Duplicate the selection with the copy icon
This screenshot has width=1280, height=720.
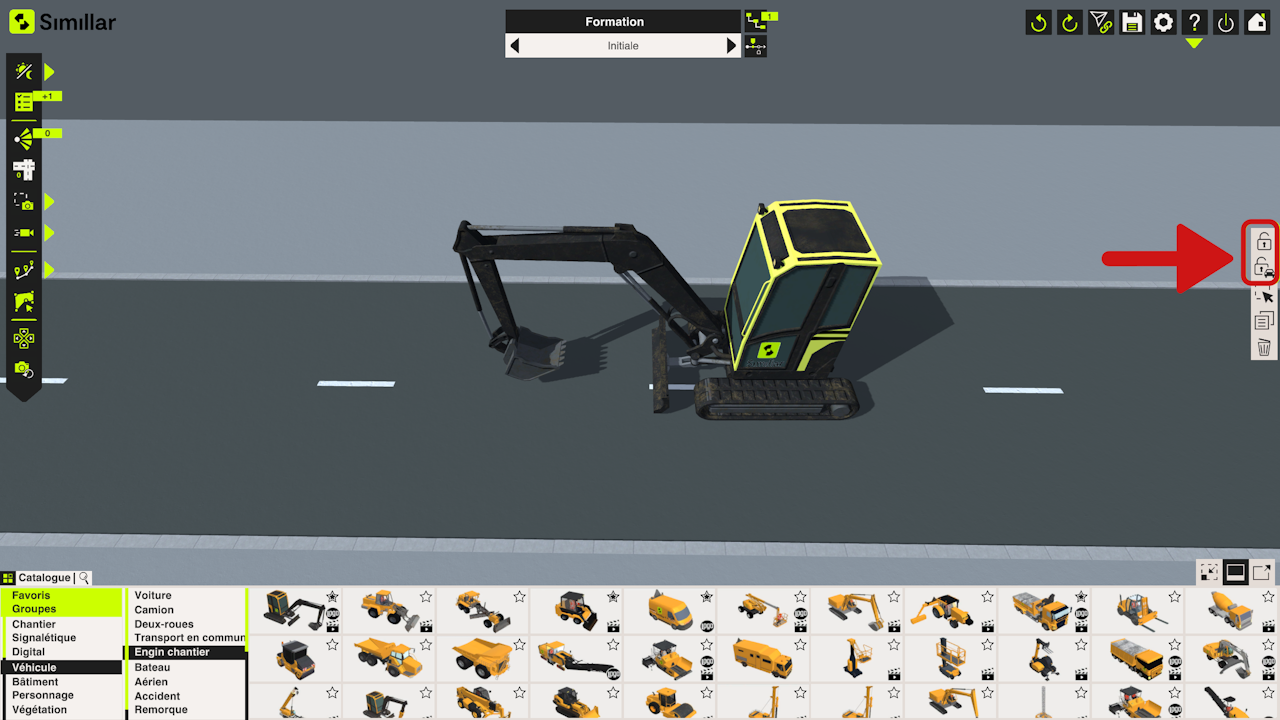tap(1264, 321)
